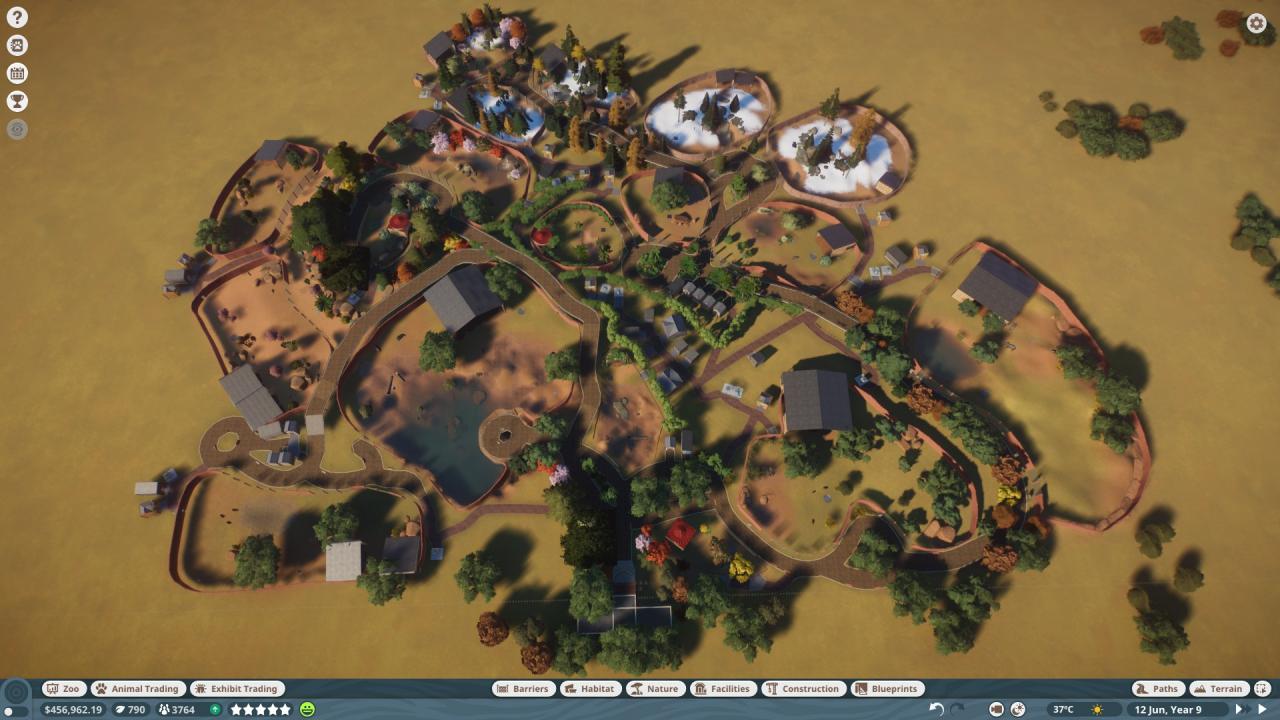The width and height of the screenshot is (1280, 720).
Task: Open the gear settings in top corner
Action: pos(1256,24)
